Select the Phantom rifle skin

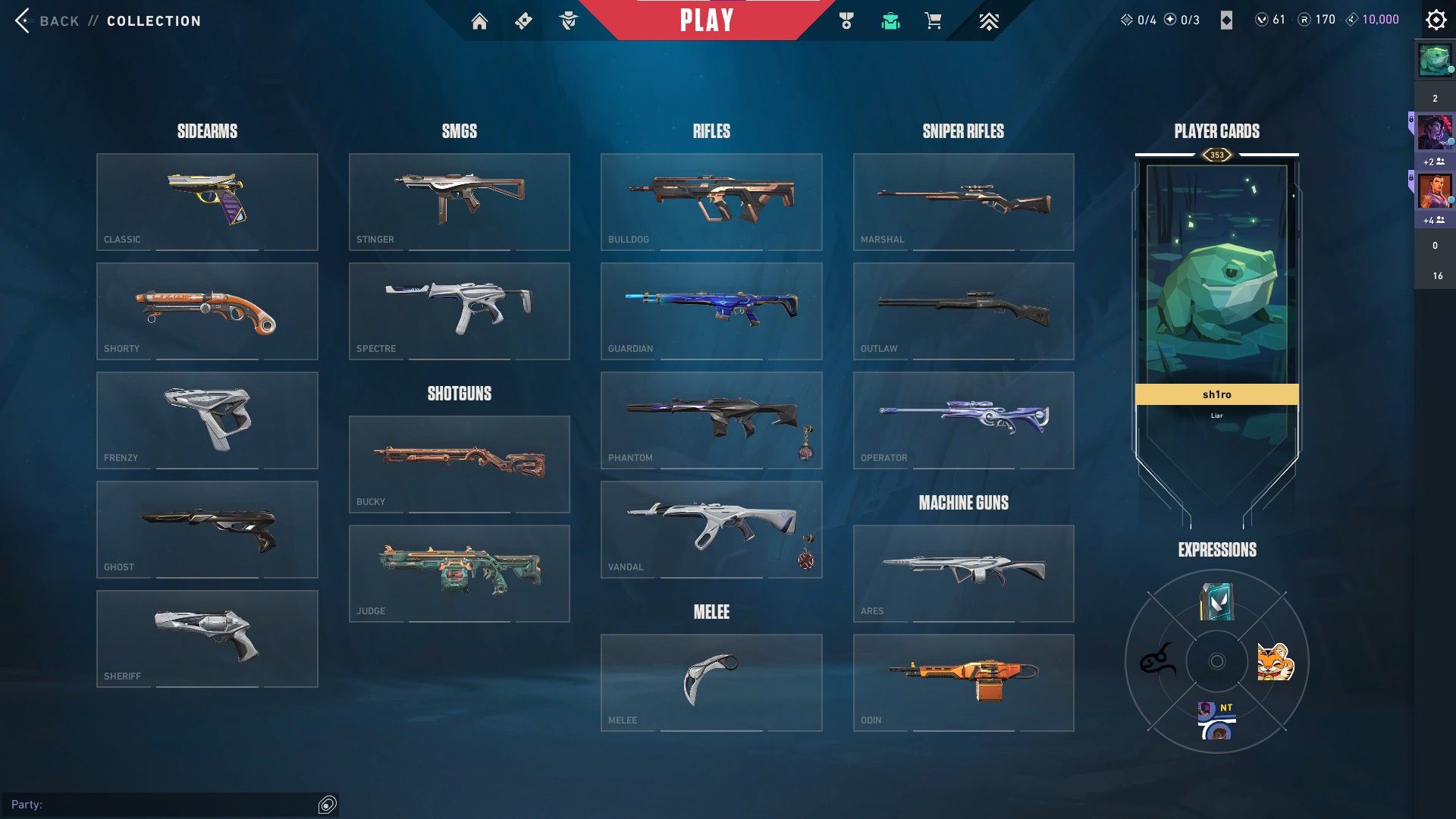click(x=711, y=420)
